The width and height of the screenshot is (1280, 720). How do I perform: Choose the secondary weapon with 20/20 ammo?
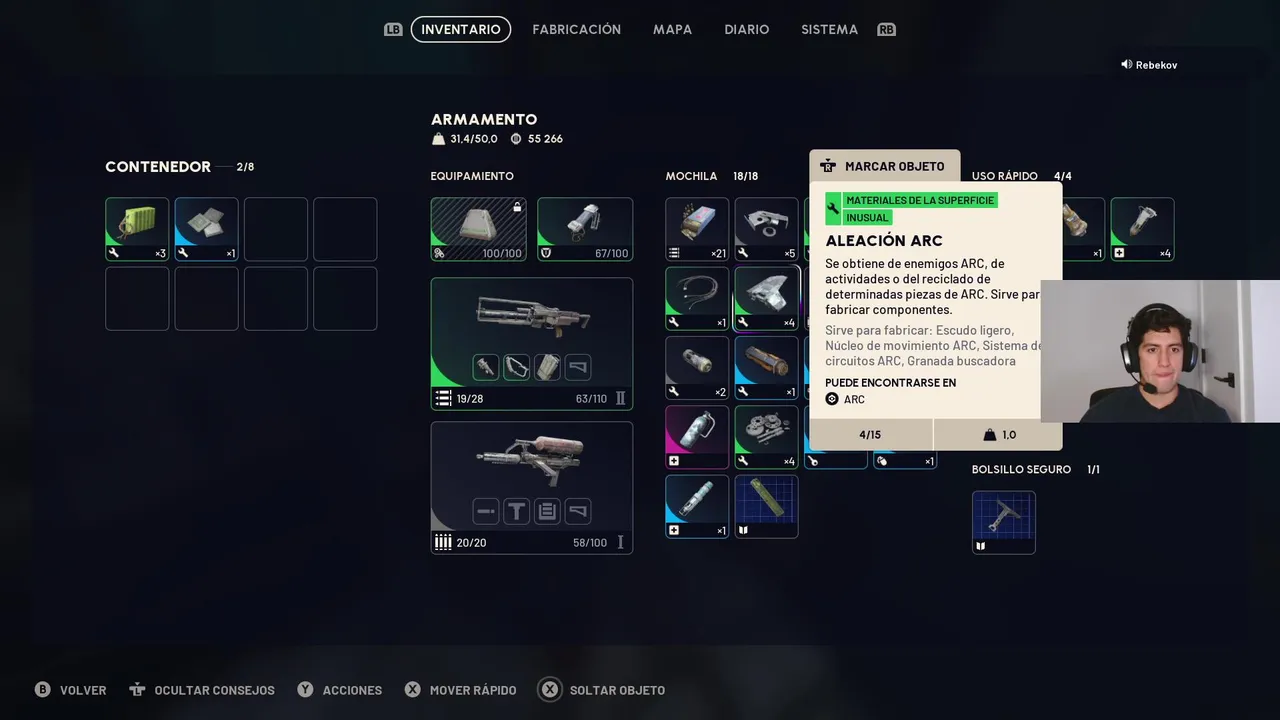coord(531,487)
